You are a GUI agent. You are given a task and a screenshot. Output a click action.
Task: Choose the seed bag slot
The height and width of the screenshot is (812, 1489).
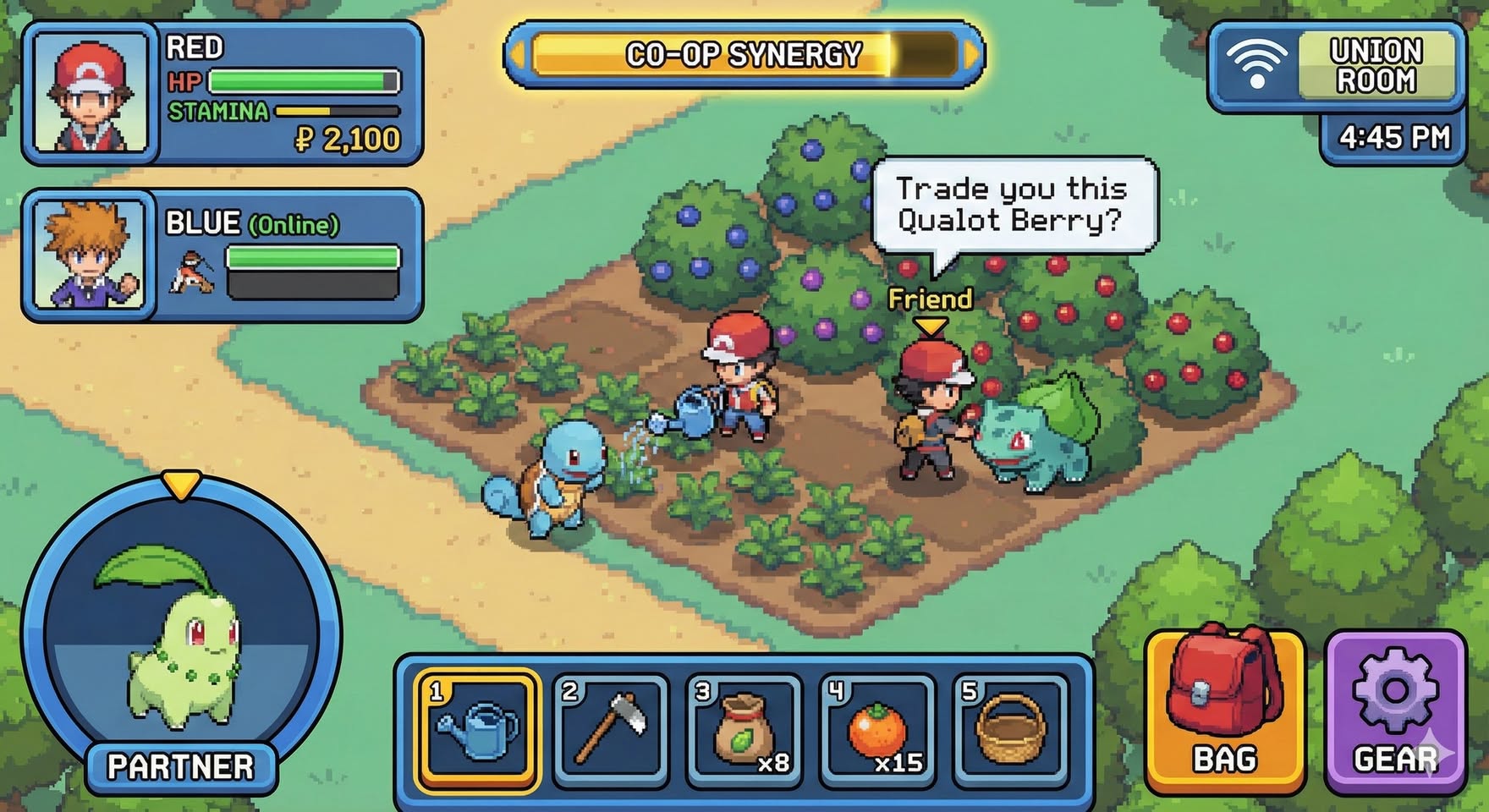(x=744, y=729)
